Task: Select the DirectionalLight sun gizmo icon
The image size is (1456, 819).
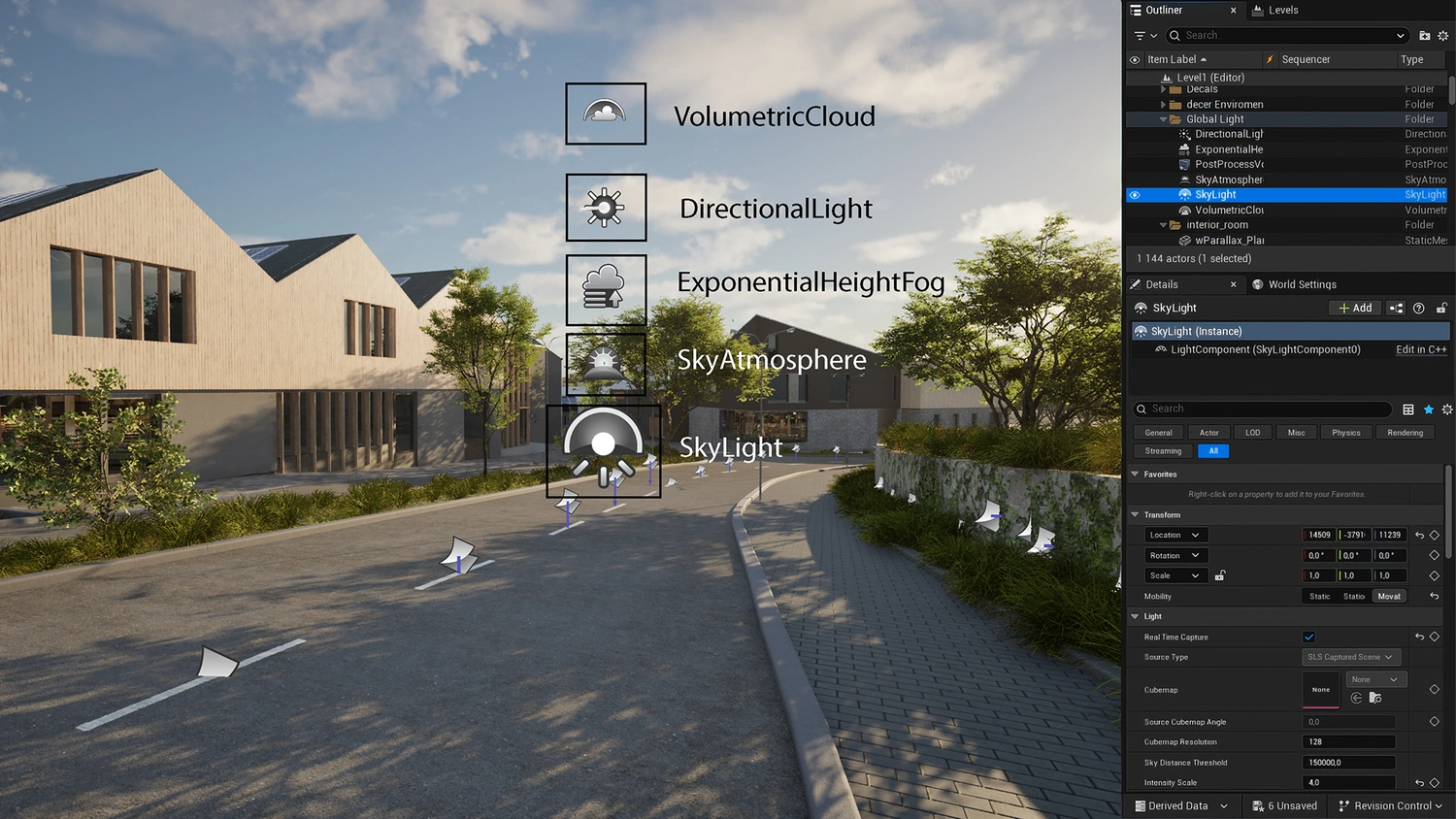Action: 606,207
